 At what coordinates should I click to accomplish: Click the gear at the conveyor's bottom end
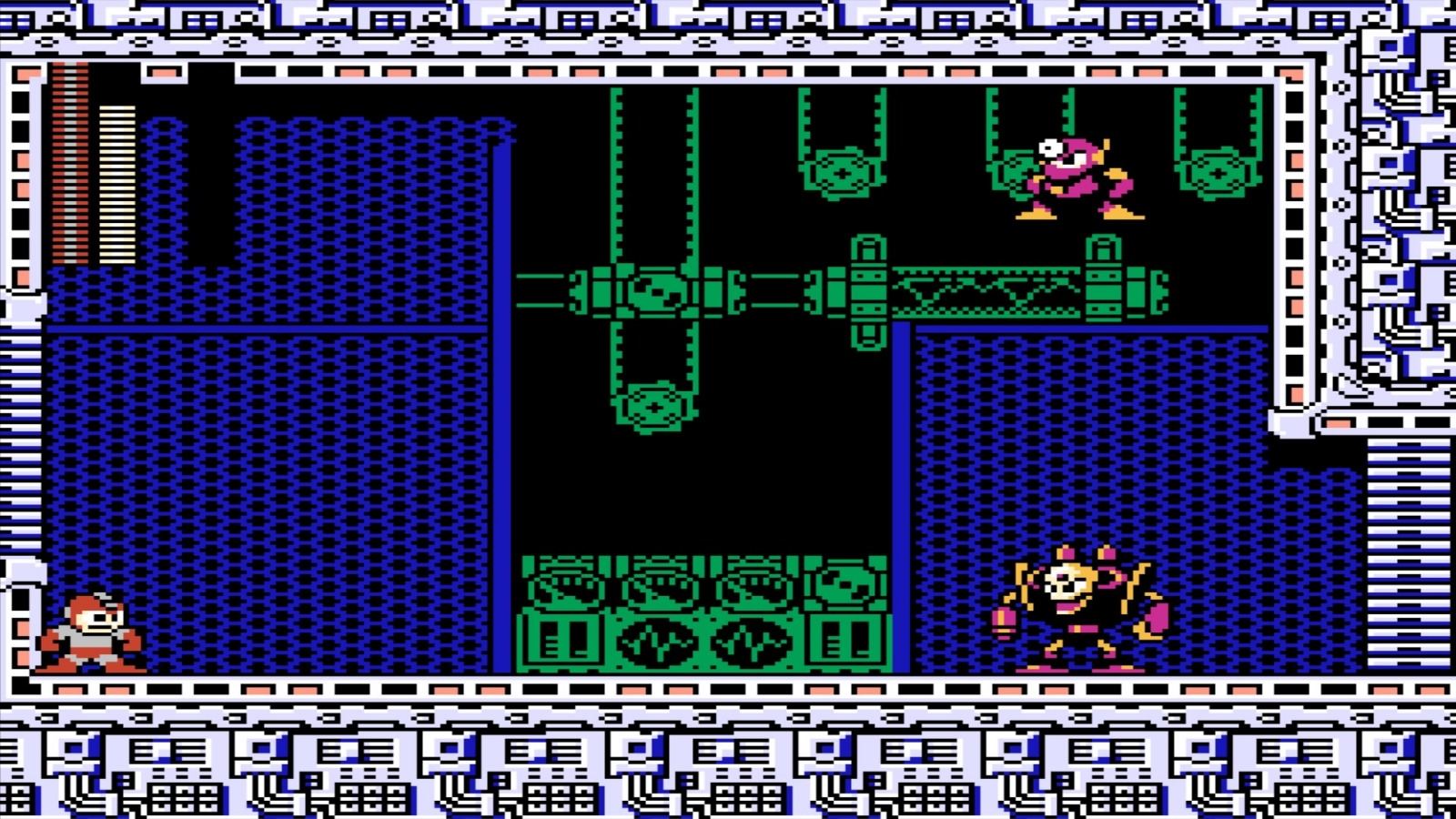[655, 405]
